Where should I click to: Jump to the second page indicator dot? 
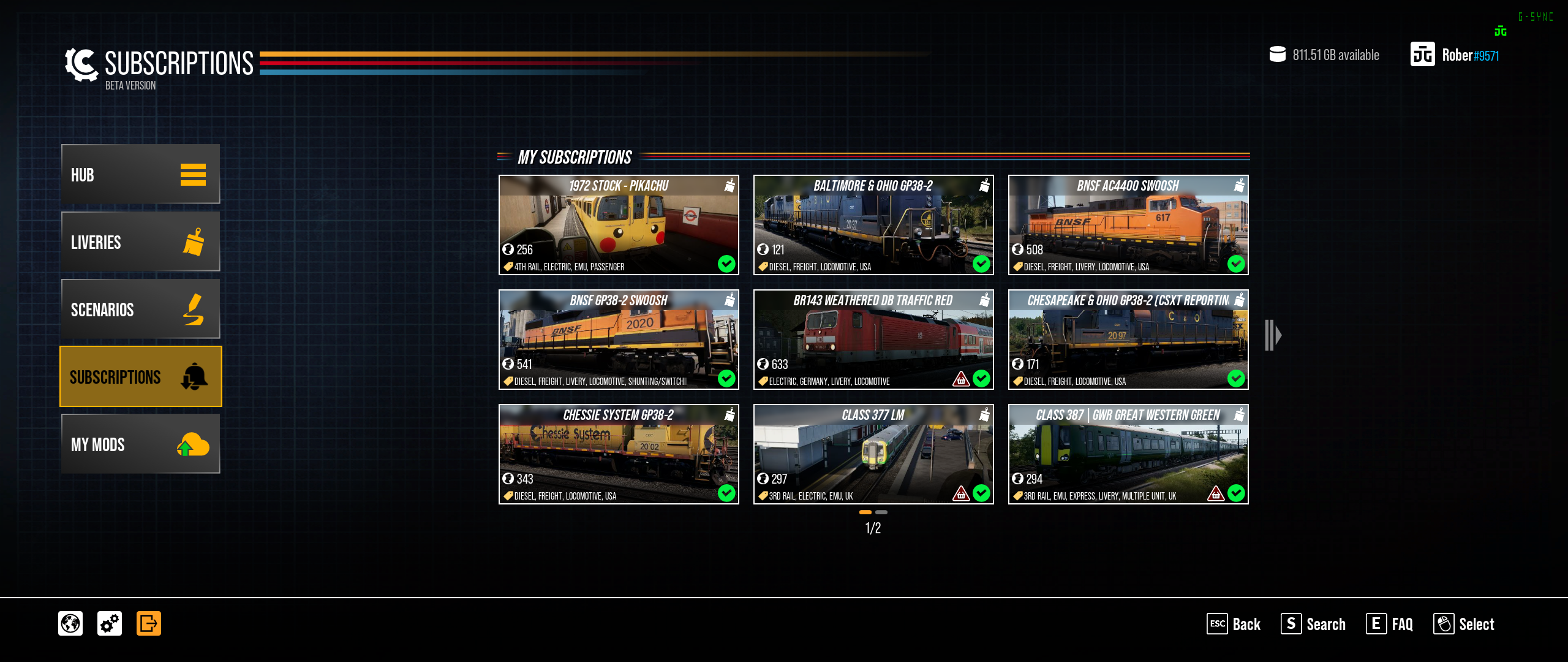pos(881,512)
